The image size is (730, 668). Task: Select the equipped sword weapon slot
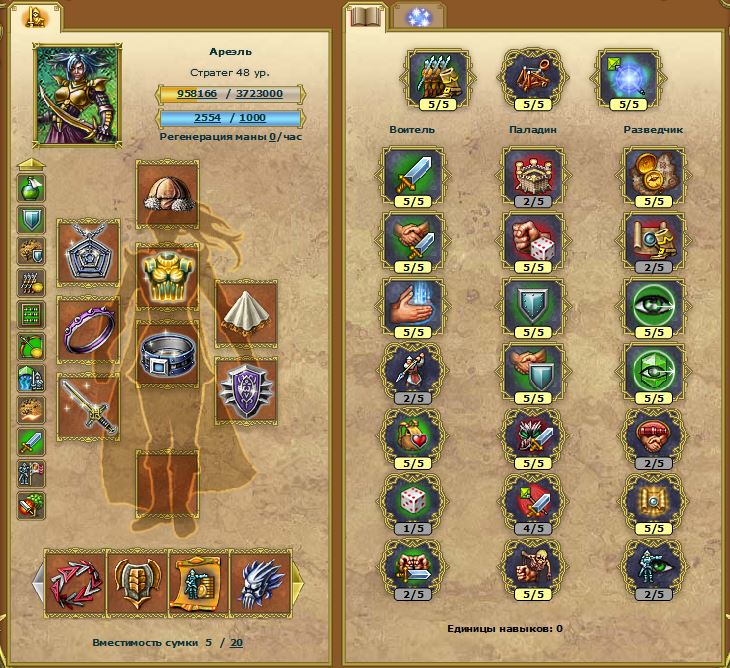point(88,406)
